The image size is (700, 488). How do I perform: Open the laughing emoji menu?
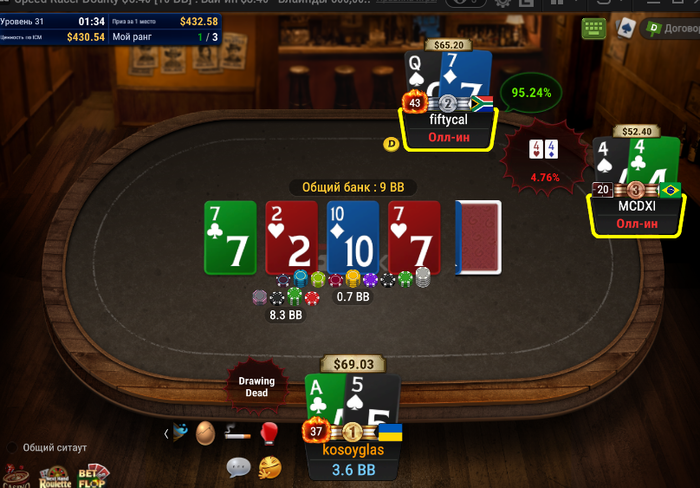[x=269, y=466]
